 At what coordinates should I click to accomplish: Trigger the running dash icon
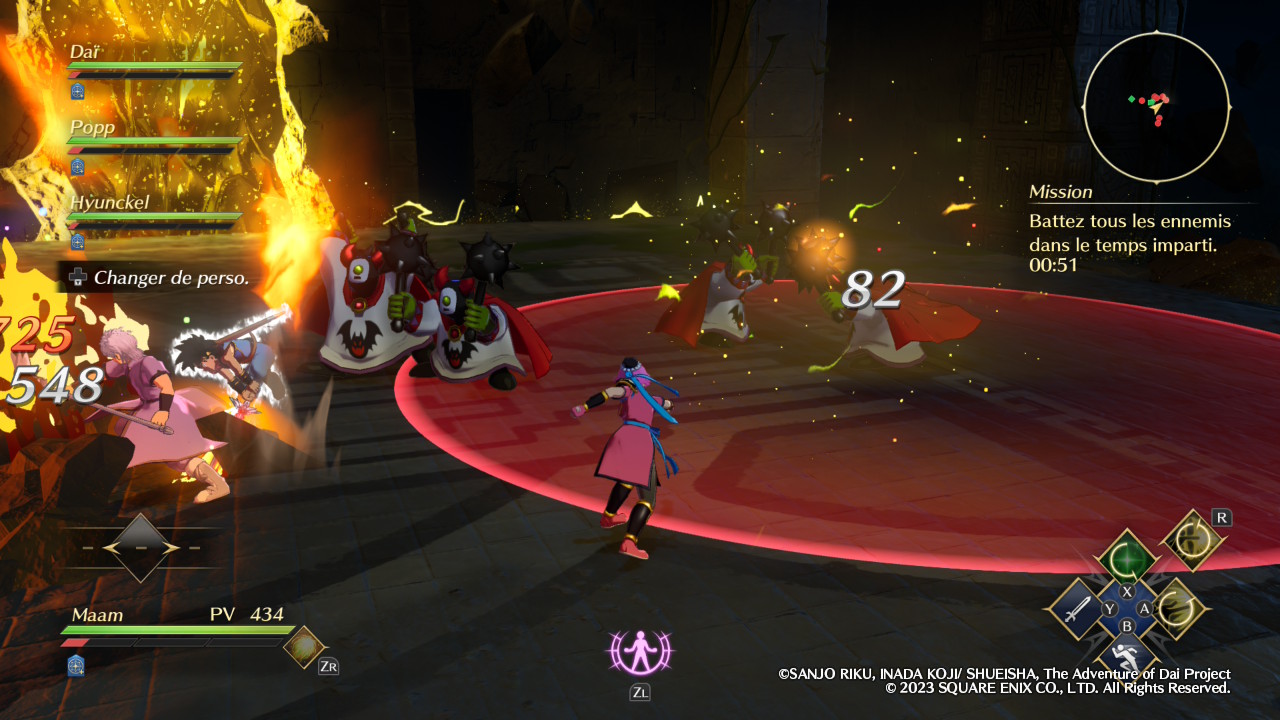coord(1126,657)
